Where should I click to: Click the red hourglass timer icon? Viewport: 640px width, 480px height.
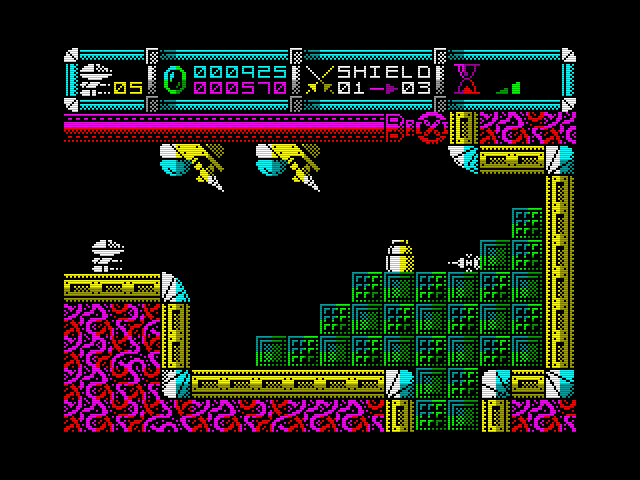pyautogui.click(x=466, y=79)
